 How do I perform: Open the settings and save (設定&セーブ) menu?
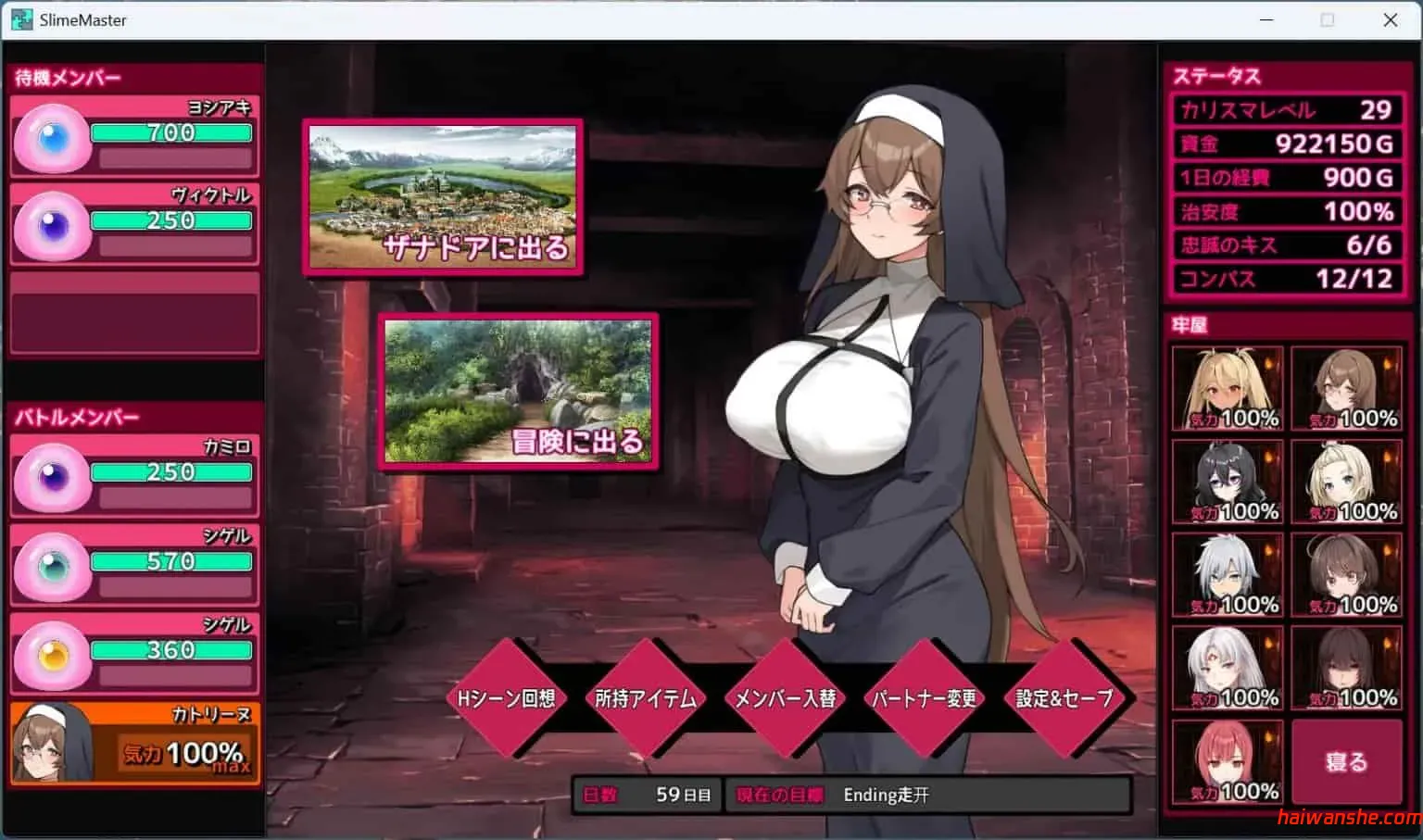click(1063, 701)
